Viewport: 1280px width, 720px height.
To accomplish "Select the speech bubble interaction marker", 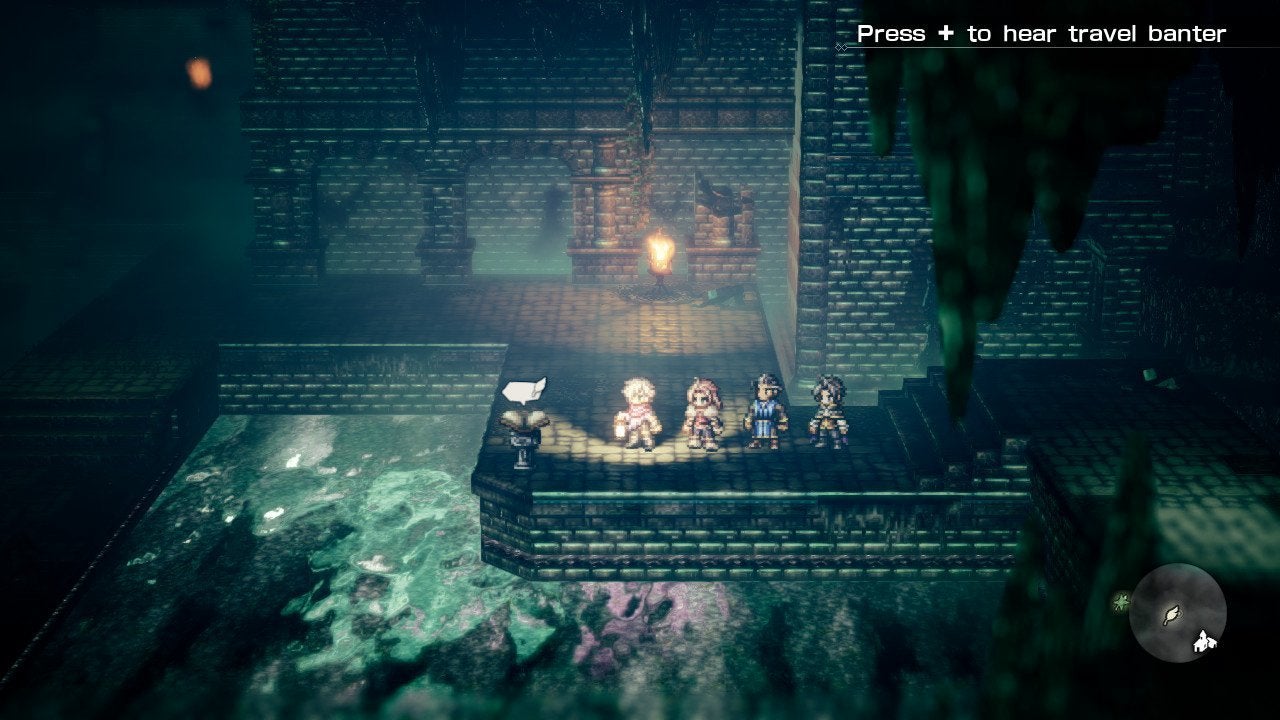I will point(524,390).
